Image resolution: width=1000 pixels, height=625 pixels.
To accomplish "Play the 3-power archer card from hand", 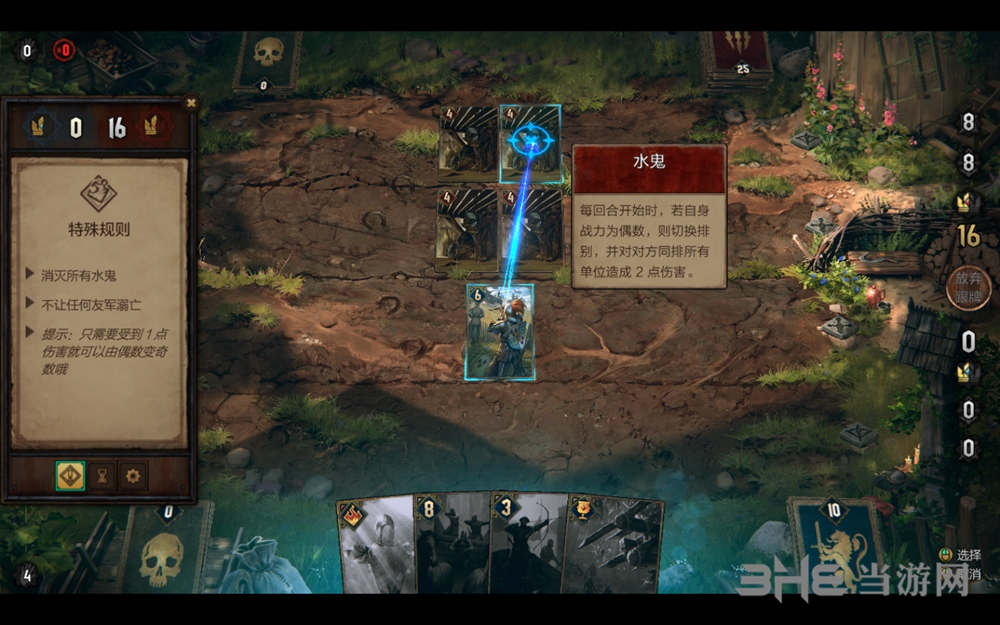I will click(x=525, y=545).
